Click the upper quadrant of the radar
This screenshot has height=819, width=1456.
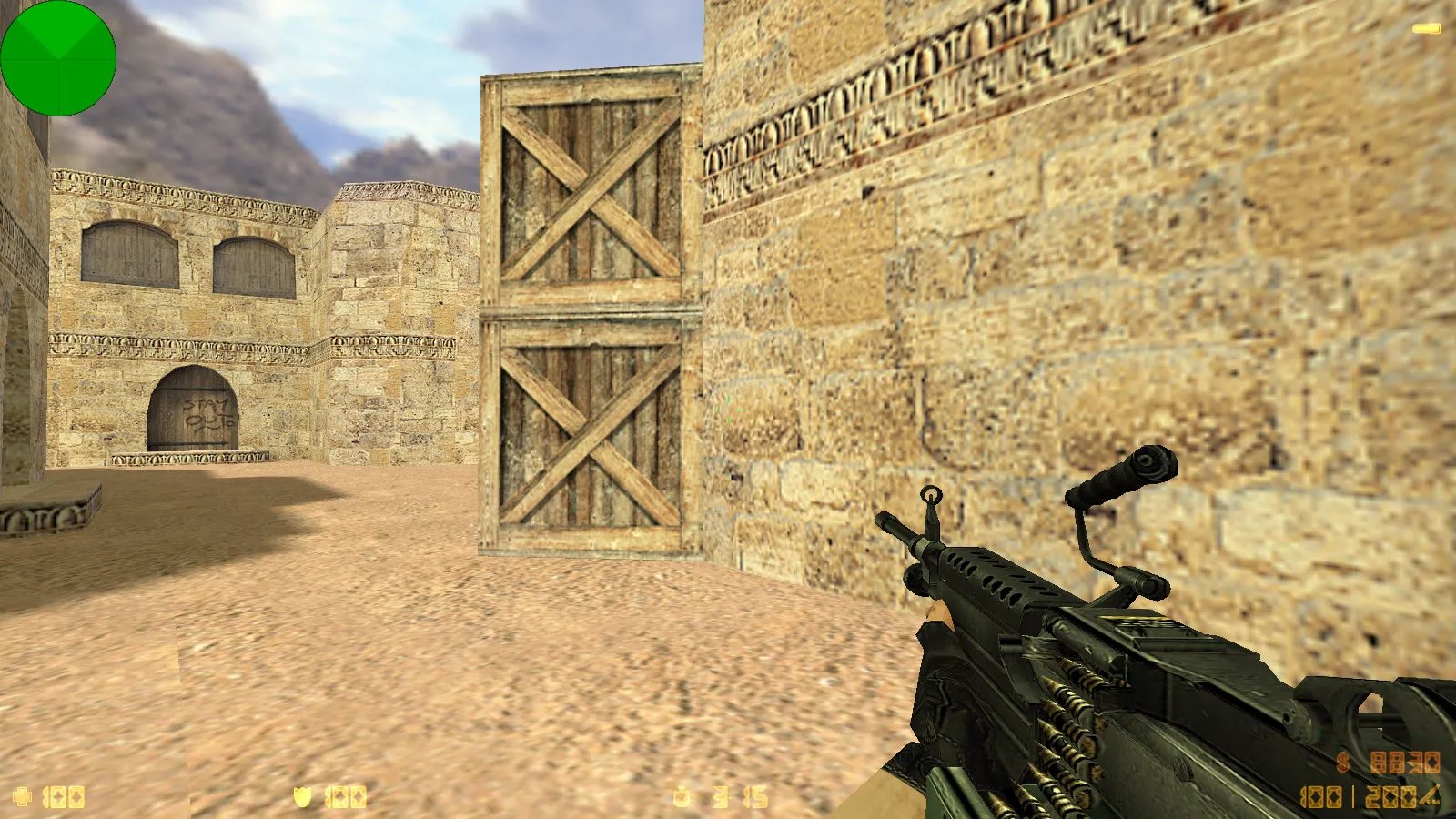pos(58,27)
